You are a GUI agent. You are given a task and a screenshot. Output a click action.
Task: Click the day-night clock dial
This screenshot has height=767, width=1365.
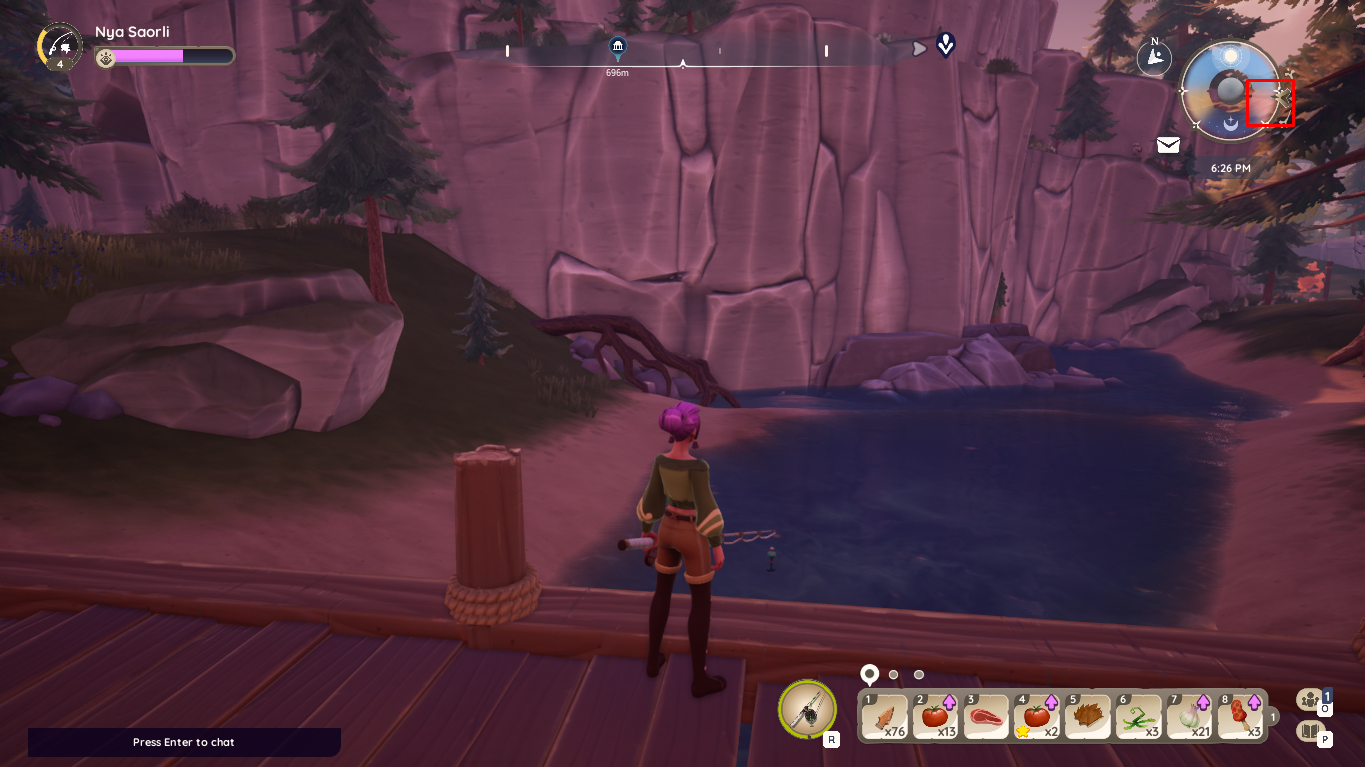(1229, 91)
